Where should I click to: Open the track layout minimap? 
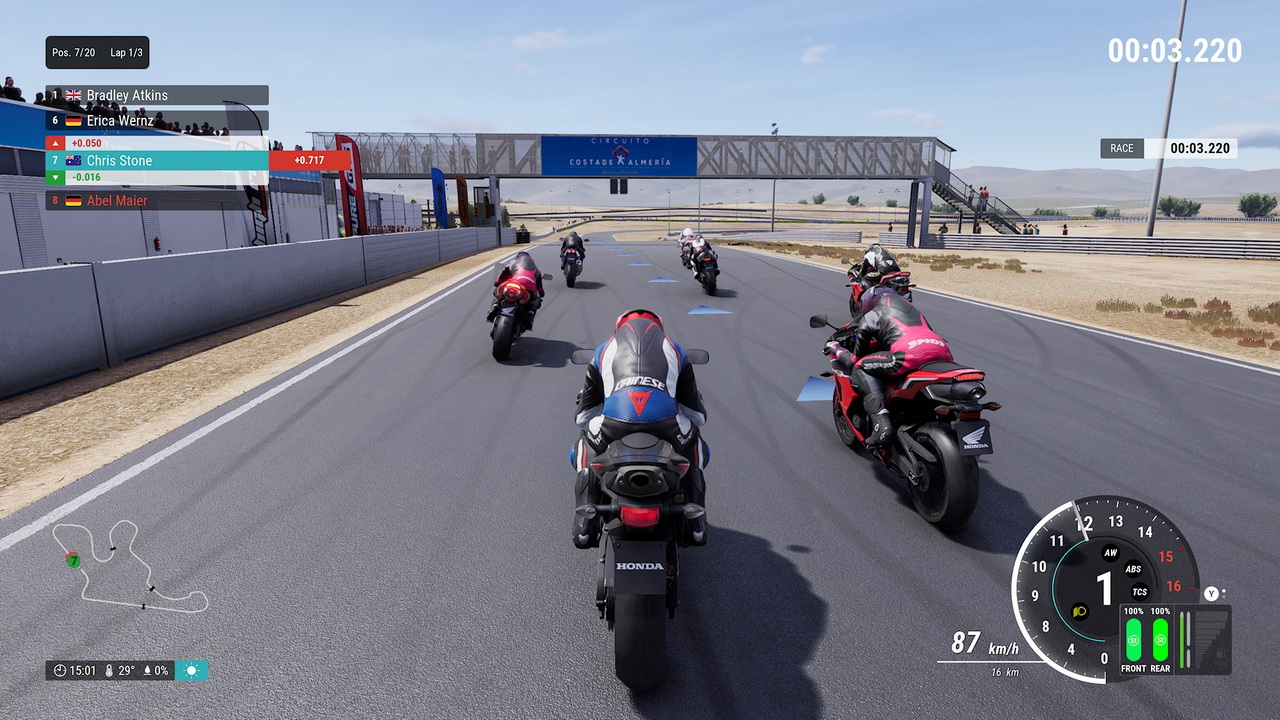coord(130,565)
